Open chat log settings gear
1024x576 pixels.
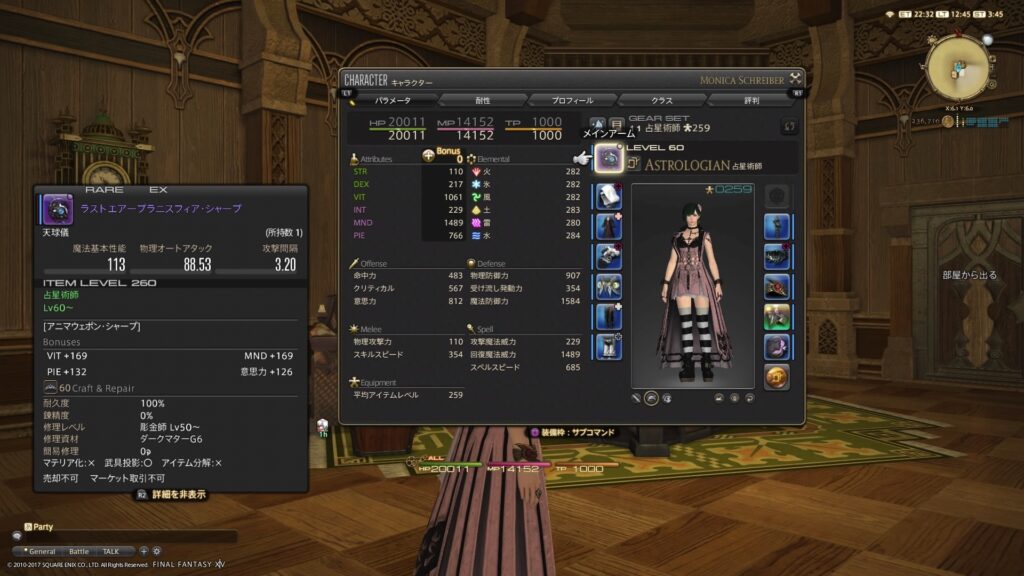(x=156, y=551)
